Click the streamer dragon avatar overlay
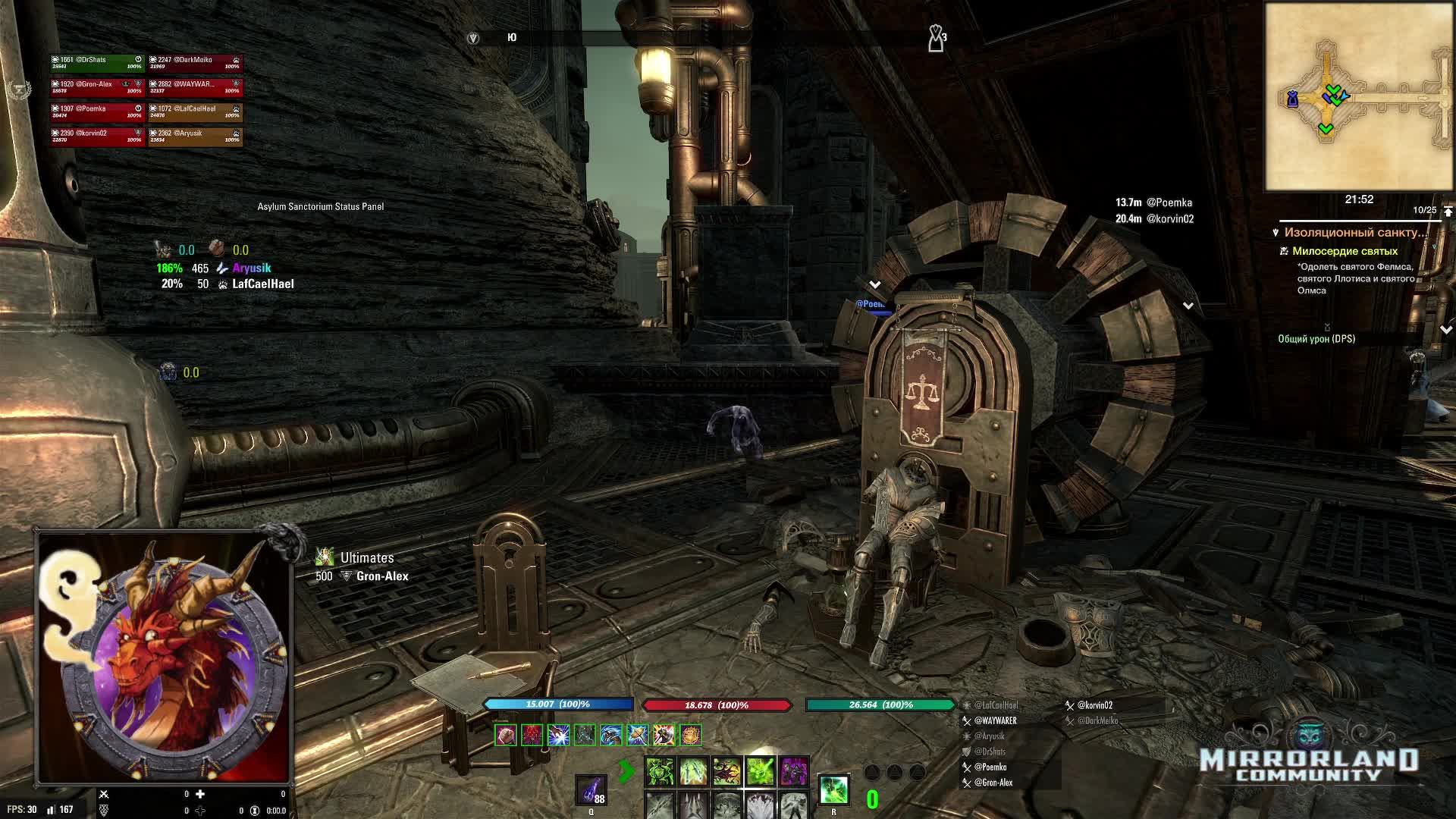1456x819 pixels. tap(165, 657)
